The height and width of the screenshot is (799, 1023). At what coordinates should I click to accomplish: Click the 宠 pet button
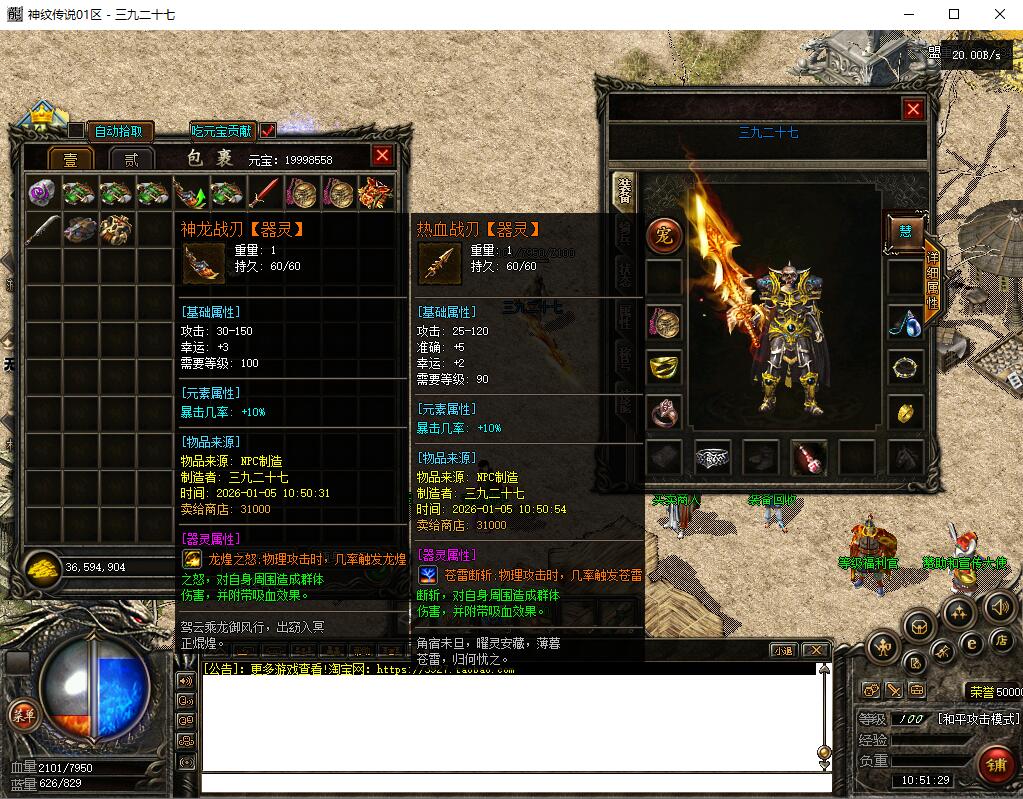pos(663,235)
